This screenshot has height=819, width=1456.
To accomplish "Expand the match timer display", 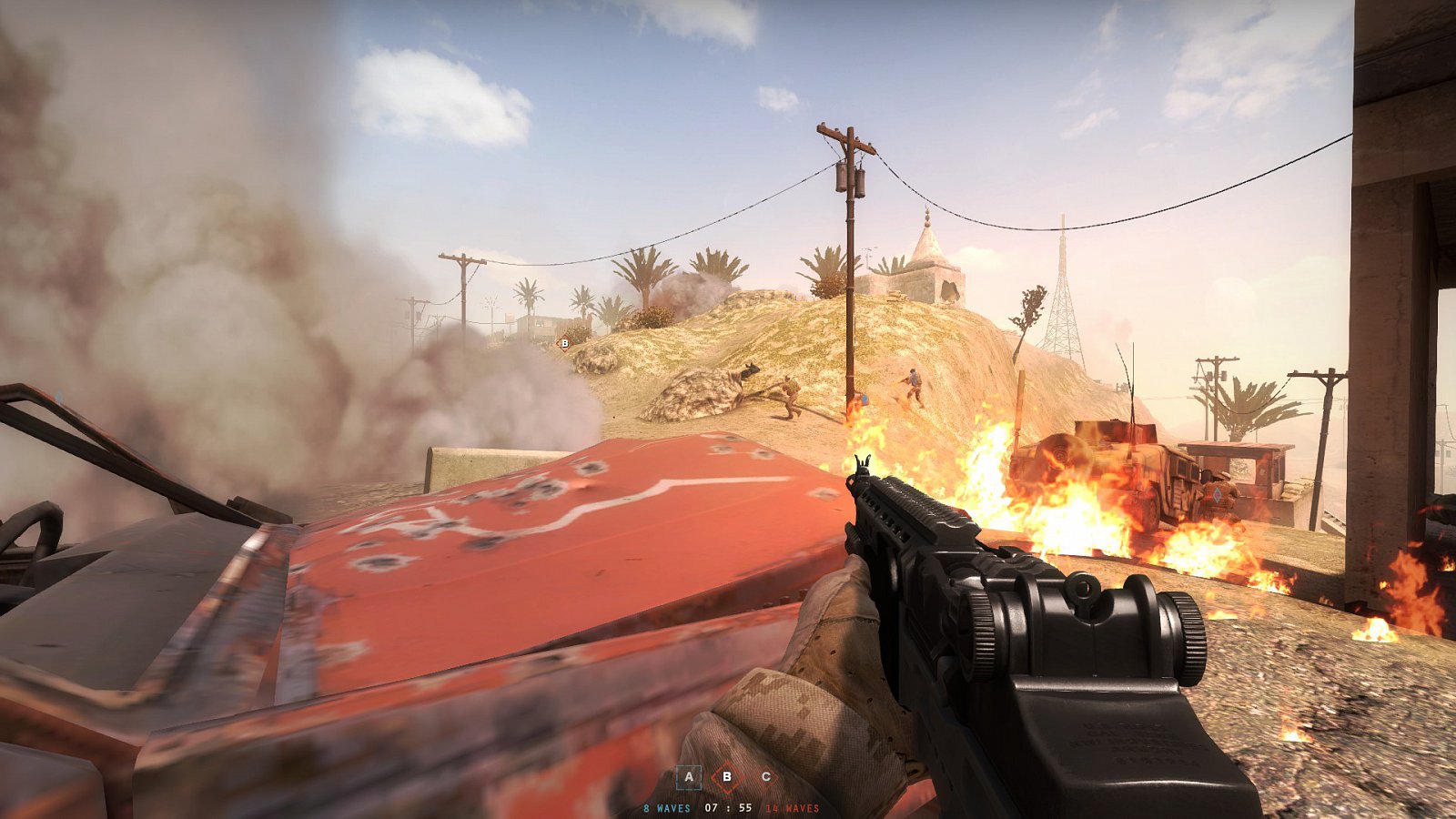I will [x=728, y=807].
